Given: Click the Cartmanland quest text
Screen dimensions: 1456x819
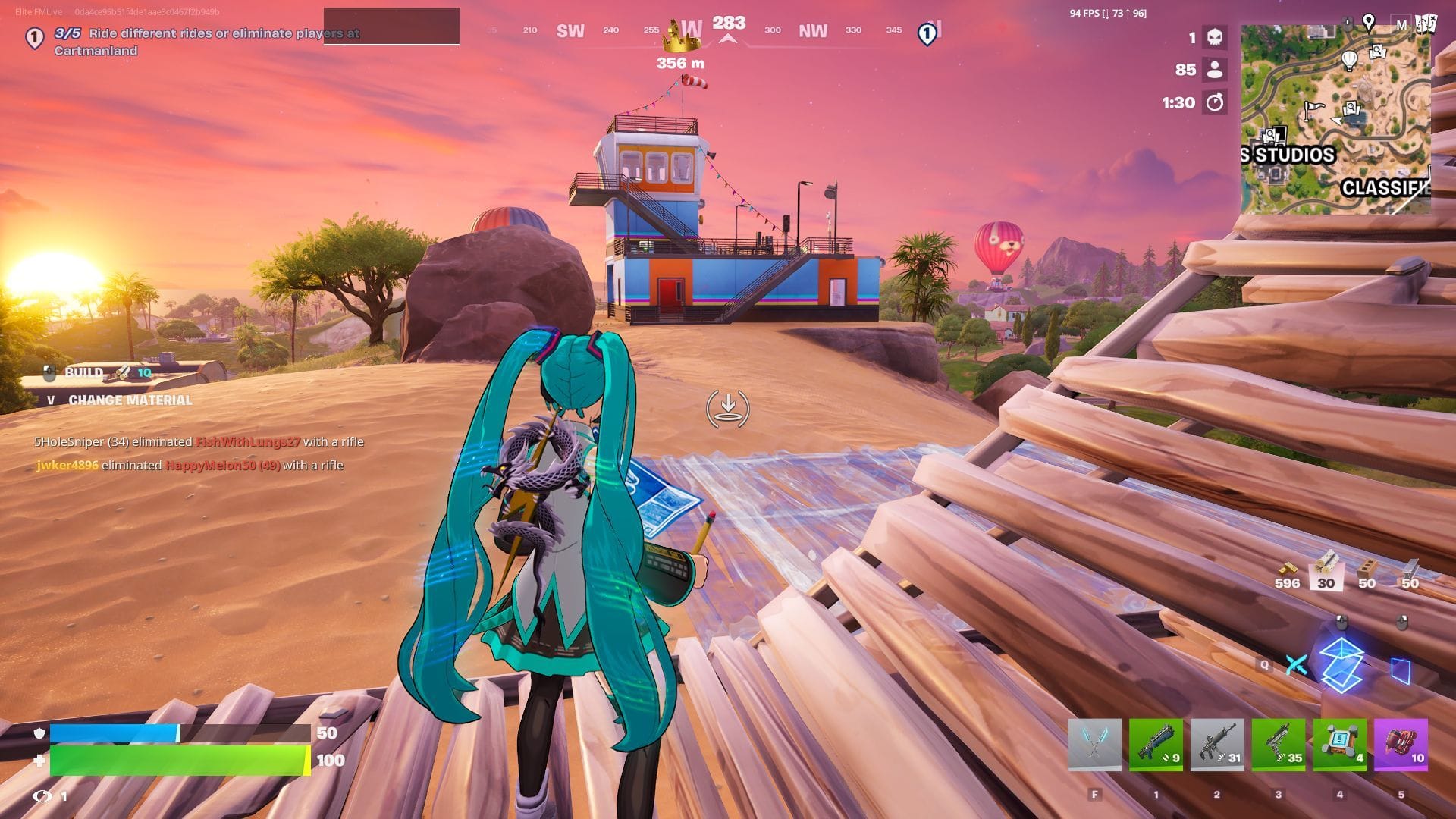Looking at the screenshot, I should (x=96, y=50).
